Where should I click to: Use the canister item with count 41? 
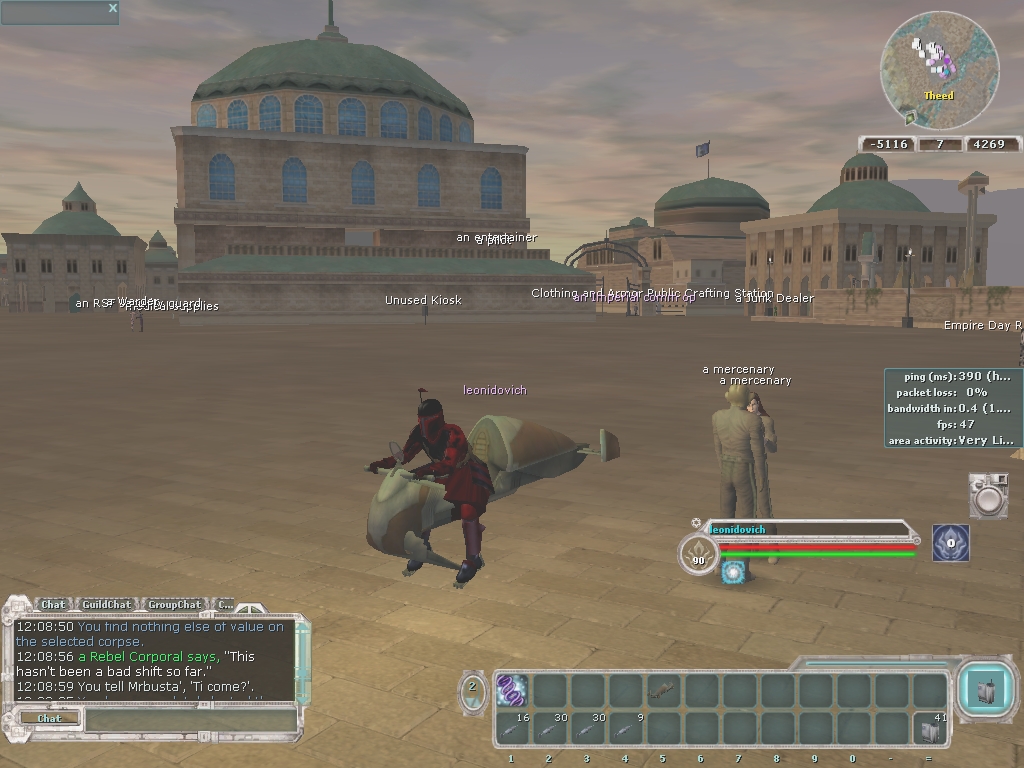coord(931,728)
